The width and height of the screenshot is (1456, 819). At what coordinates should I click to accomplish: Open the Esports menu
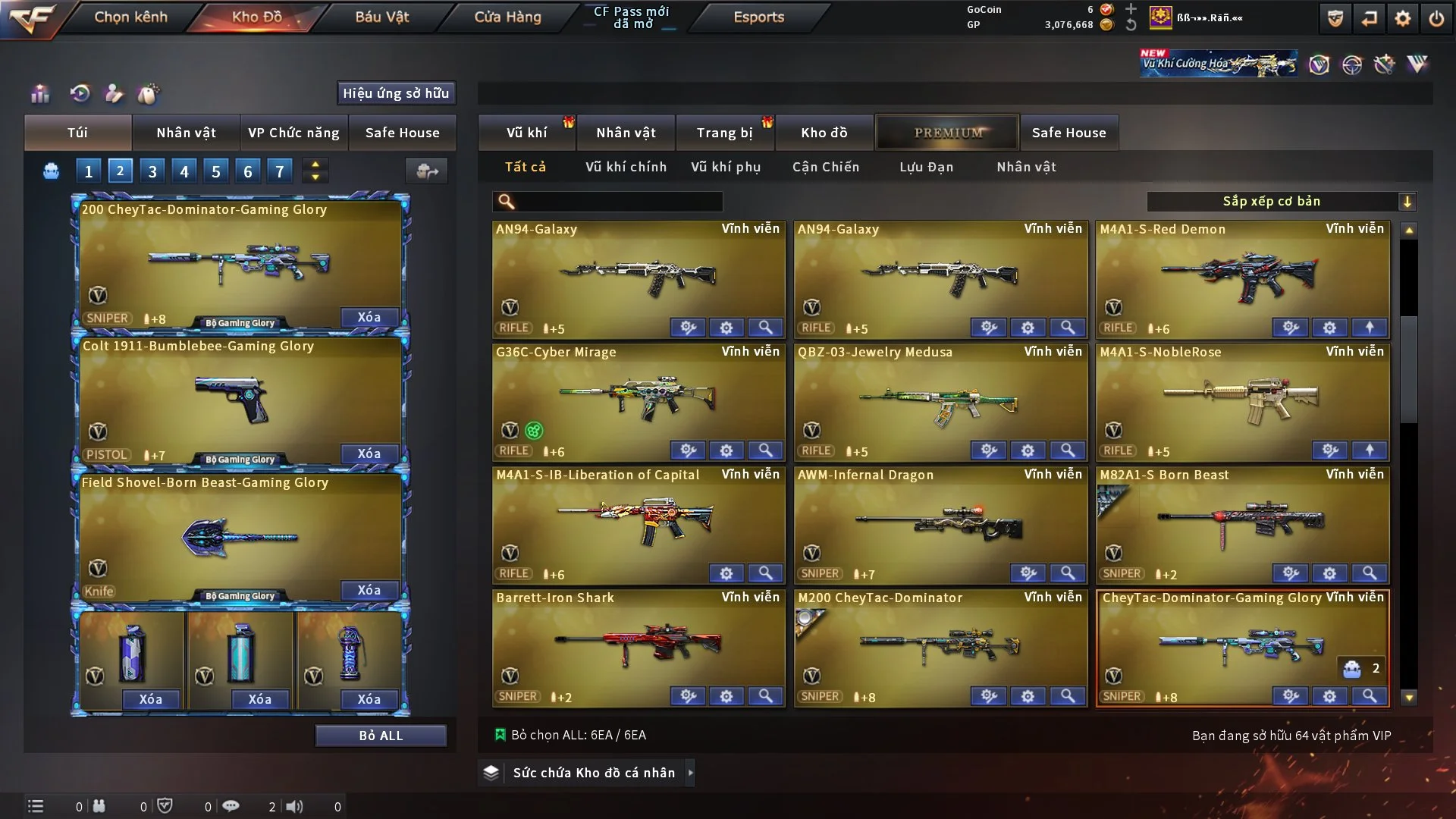click(x=758, y=17)
